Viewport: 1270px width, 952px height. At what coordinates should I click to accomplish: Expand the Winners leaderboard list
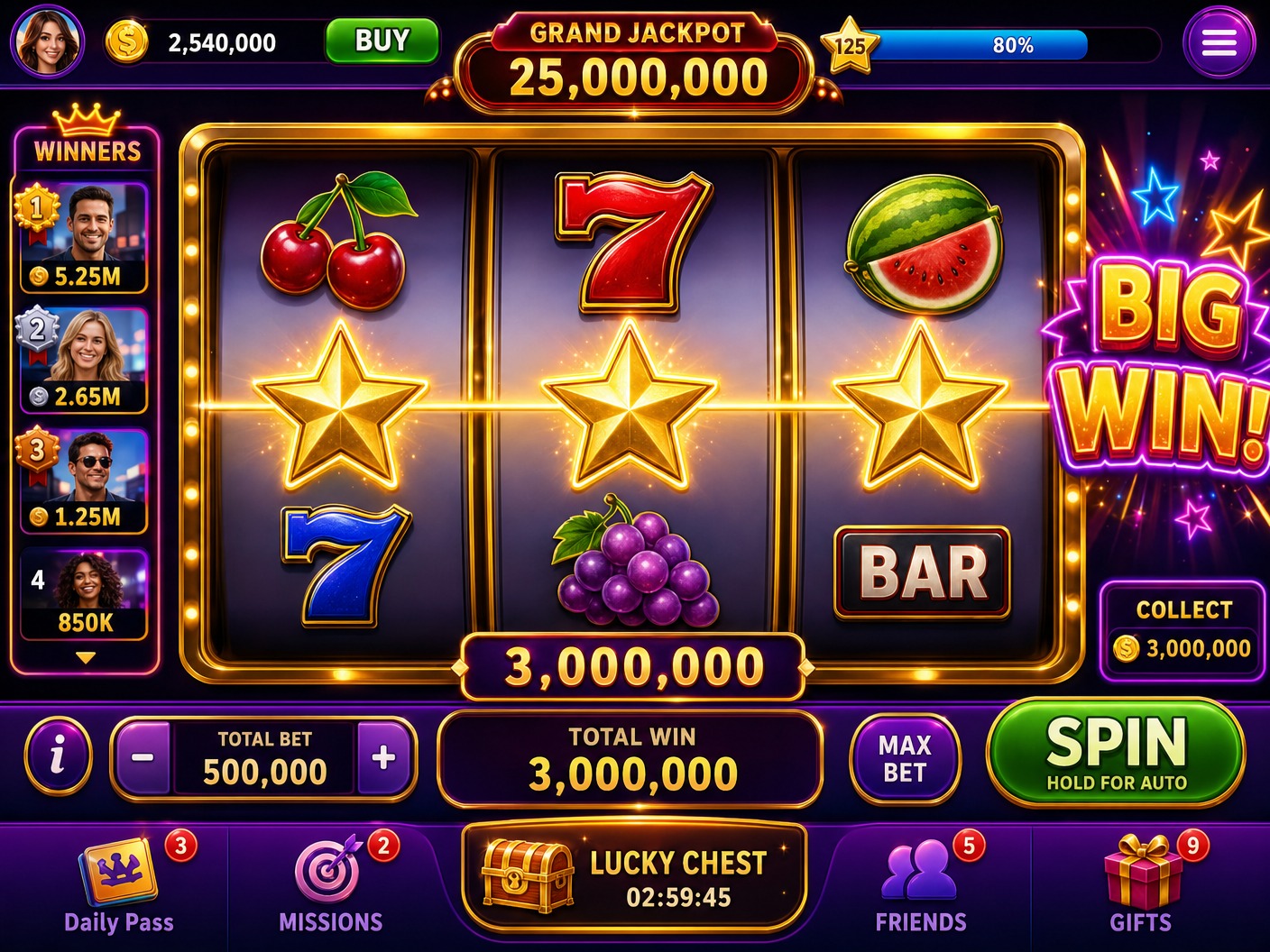coord(84,658)
